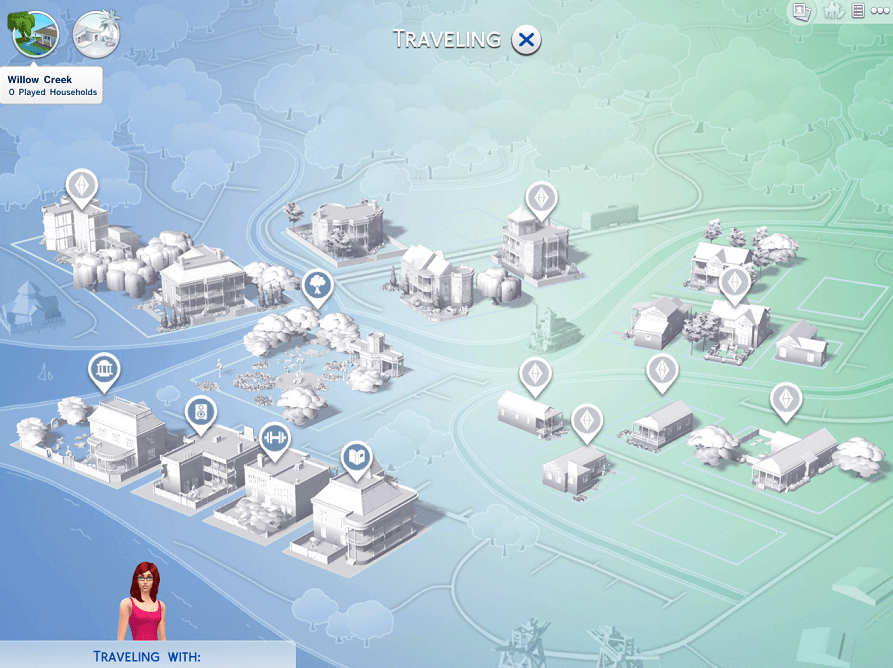Choose the museum lot marker
Viewport: 893px width, 668px height.
coord(103,372)
